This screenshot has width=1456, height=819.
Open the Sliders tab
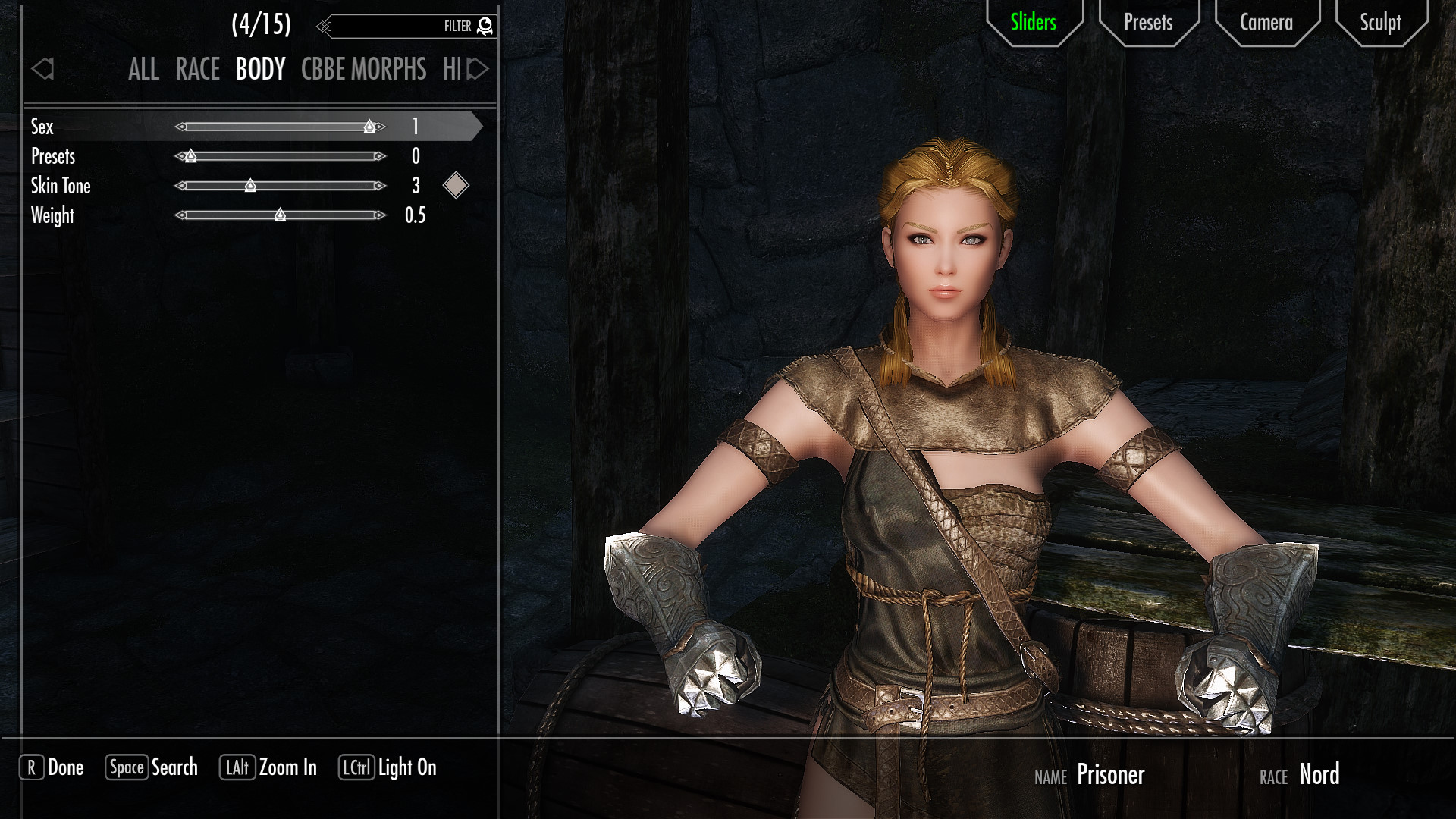(x=1033, y=23)
